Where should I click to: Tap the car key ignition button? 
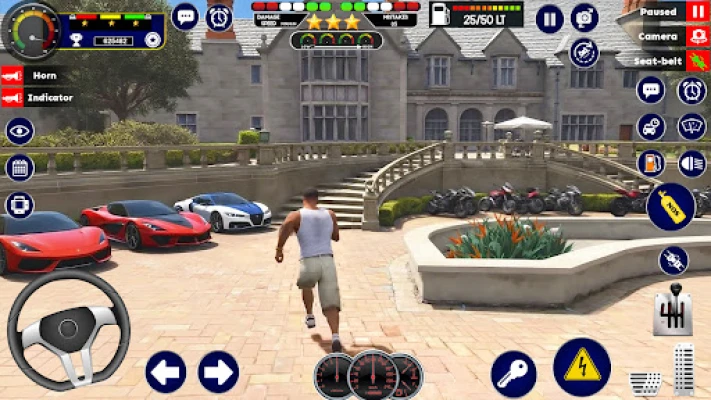[x=514, y=374]
